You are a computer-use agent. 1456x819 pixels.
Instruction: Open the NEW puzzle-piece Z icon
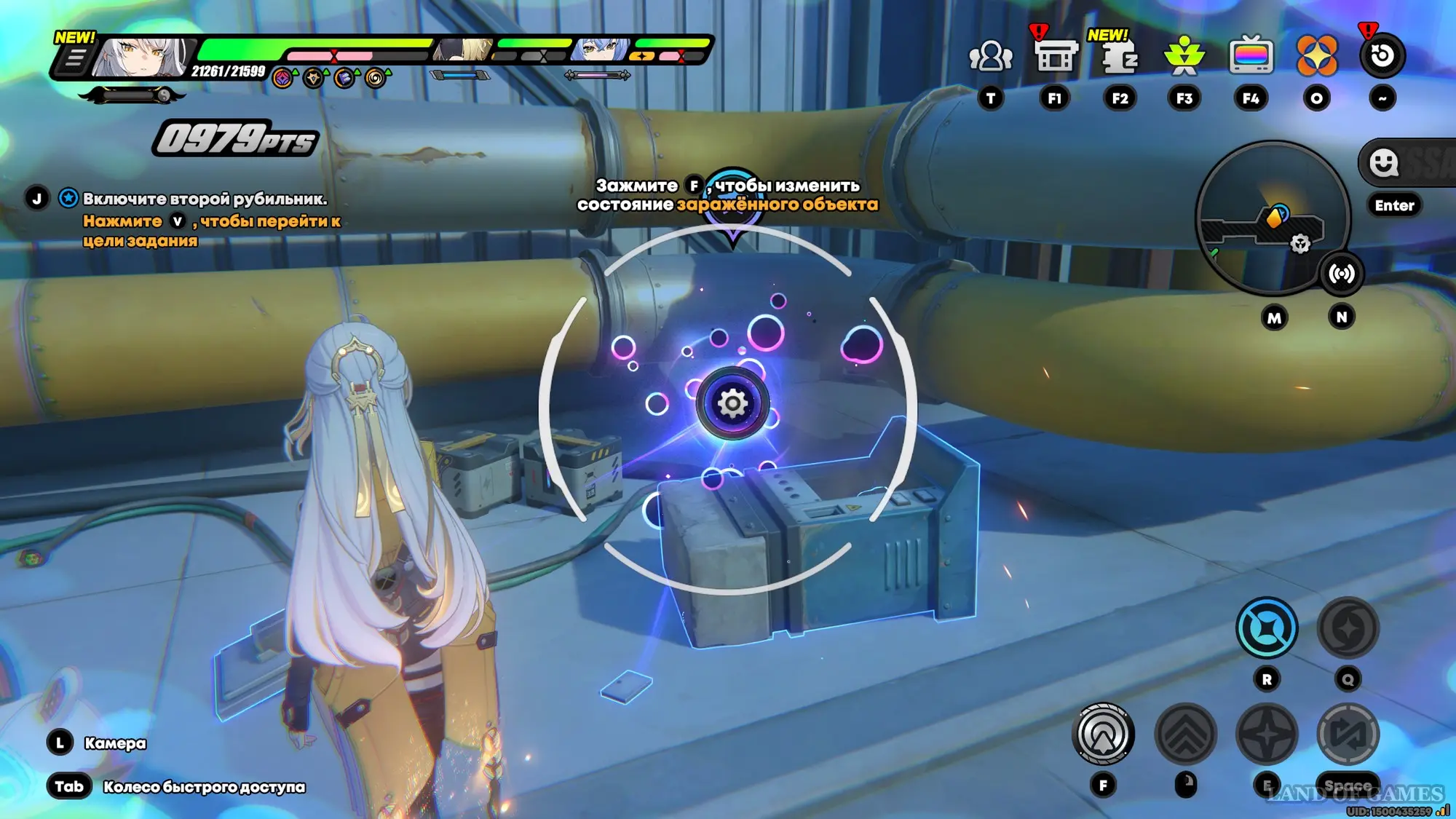click(x=1119, y=56)
